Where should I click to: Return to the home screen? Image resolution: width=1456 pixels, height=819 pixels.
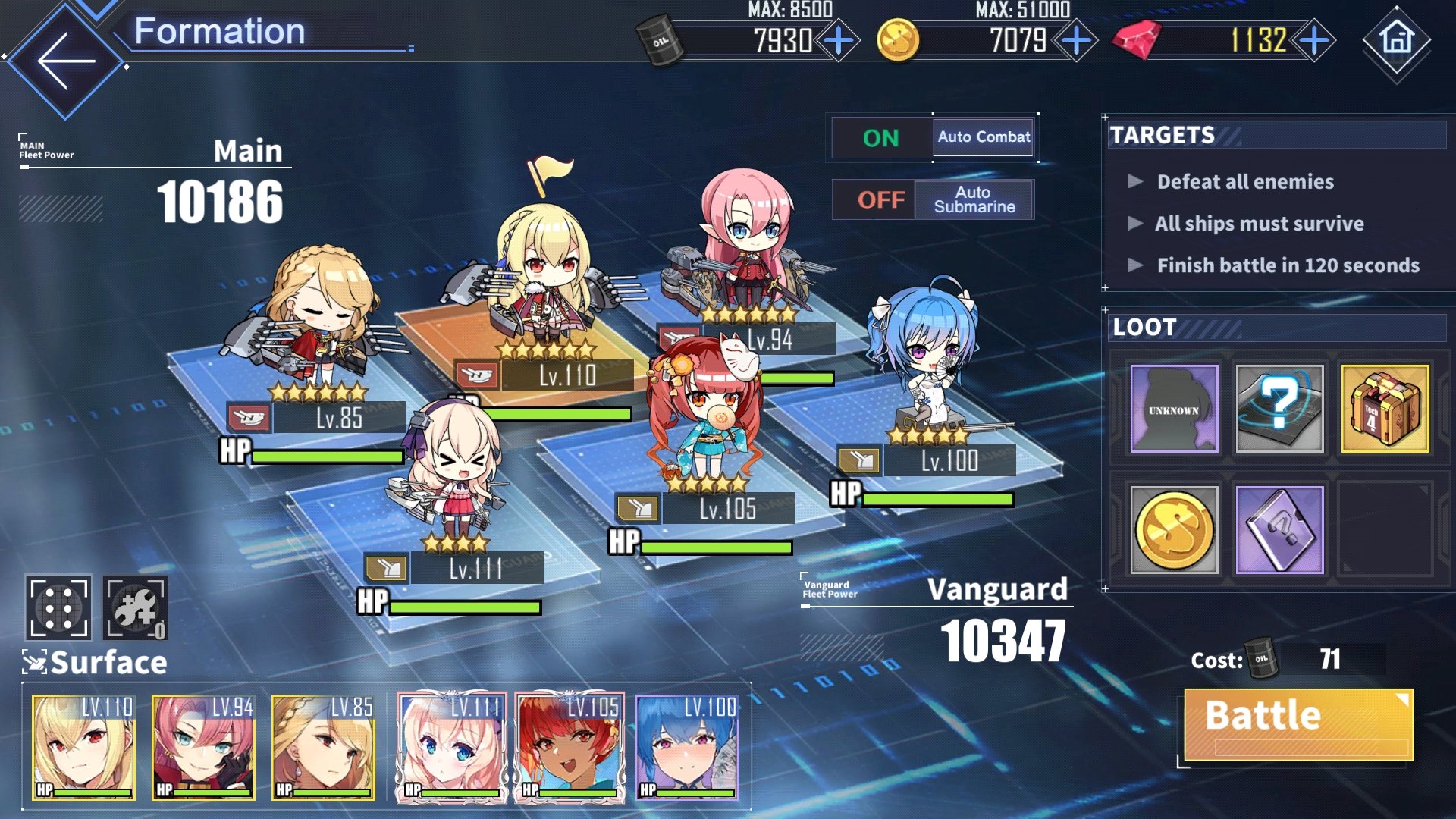coord(1397,41)
